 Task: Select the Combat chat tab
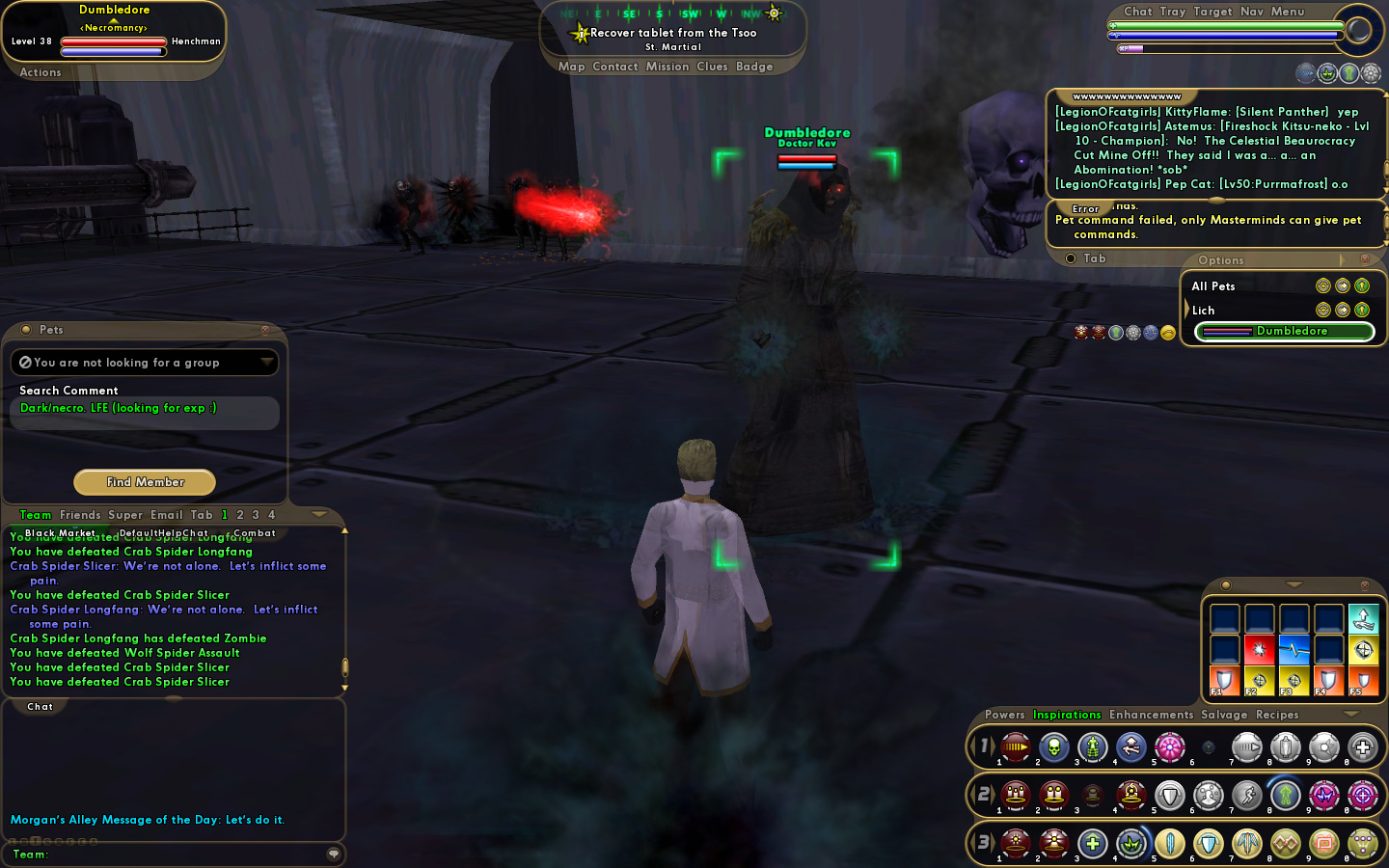click(x=255, y=533)
